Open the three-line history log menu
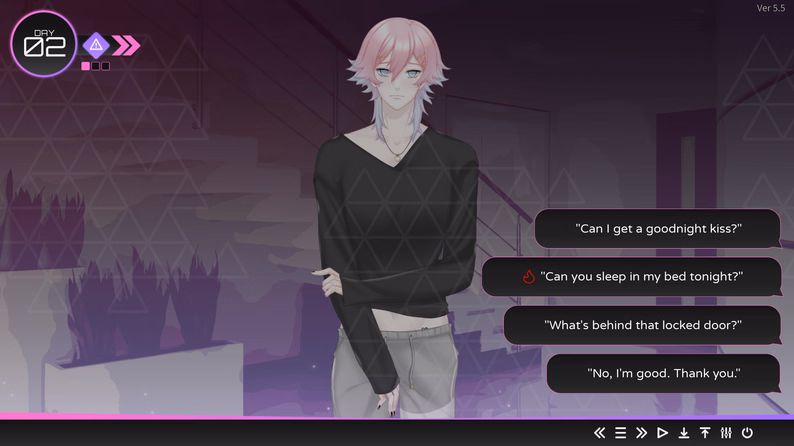This screenshot has width=794, height=446. pos(620,433)
